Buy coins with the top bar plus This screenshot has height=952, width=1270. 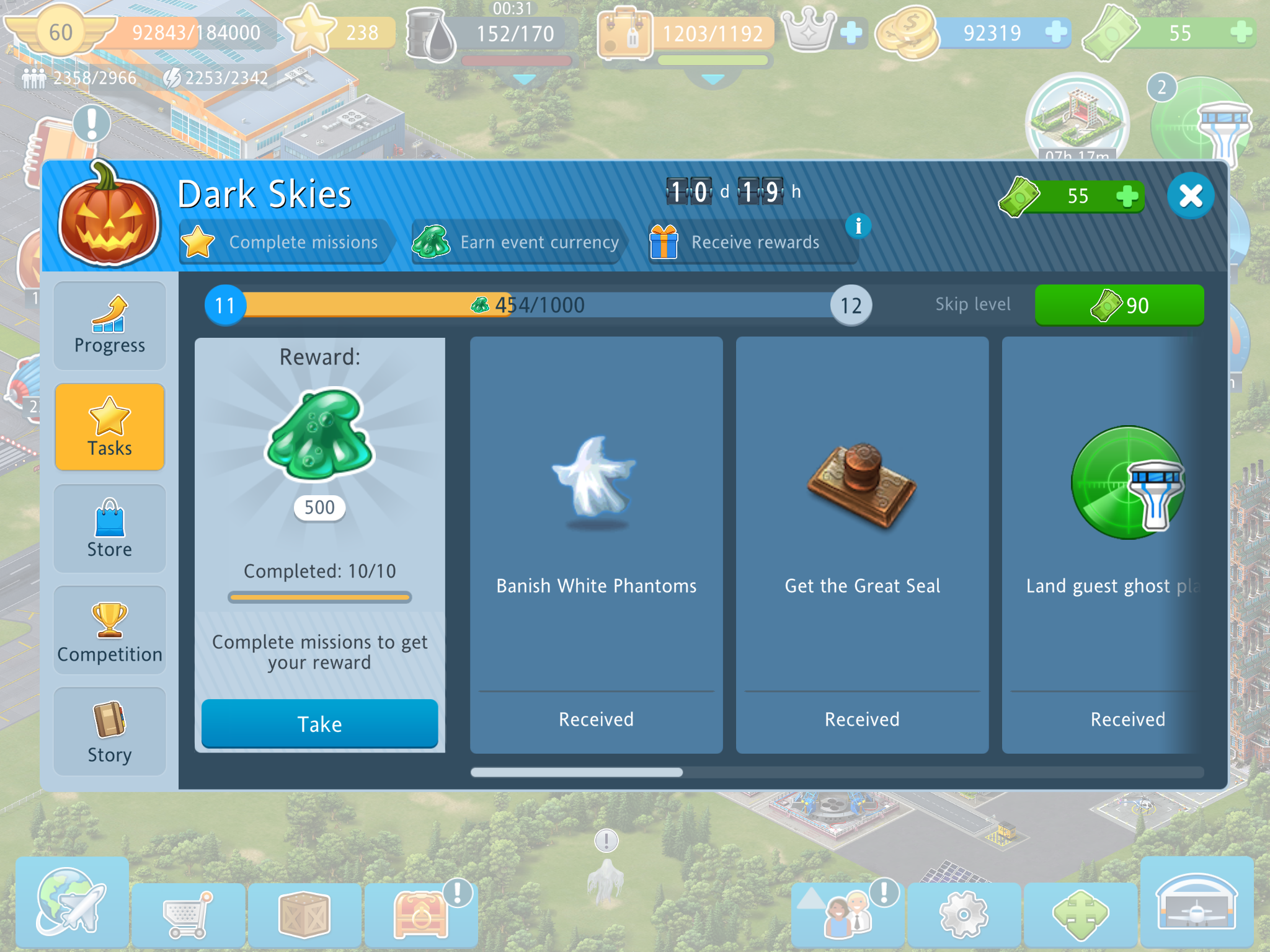1055,32
